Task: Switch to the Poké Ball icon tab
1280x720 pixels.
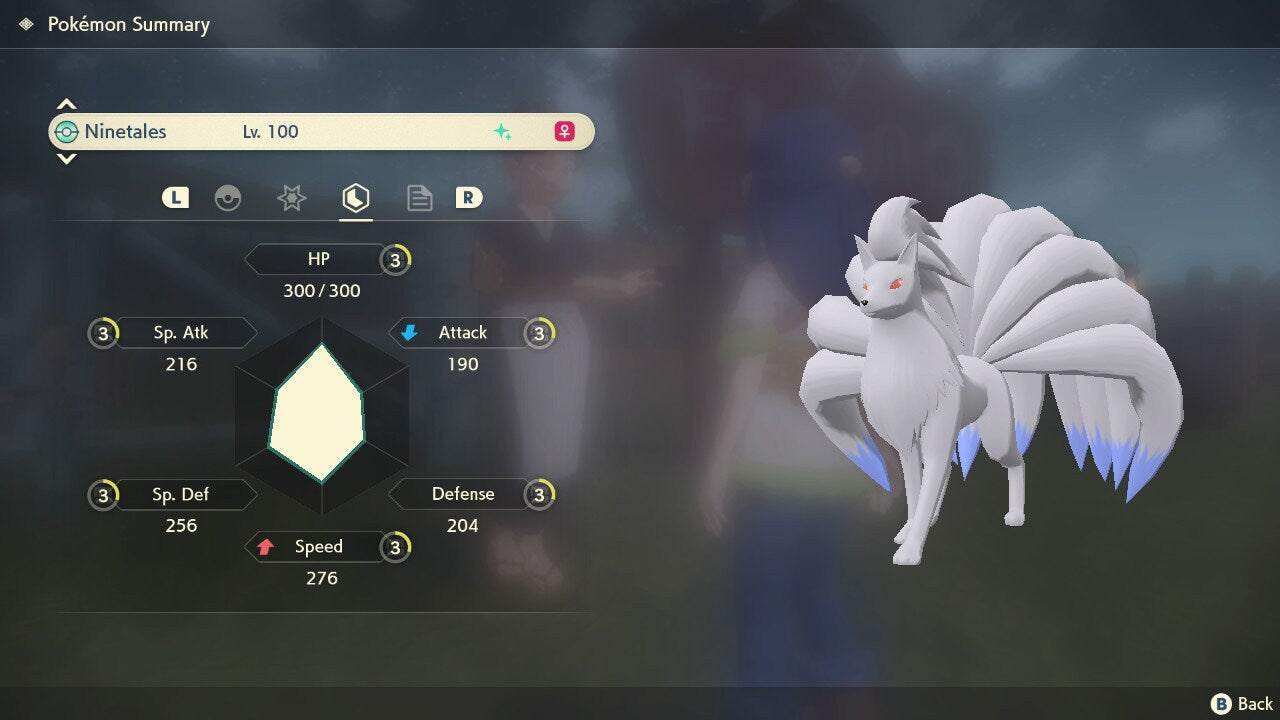Action: pos(228,198)
